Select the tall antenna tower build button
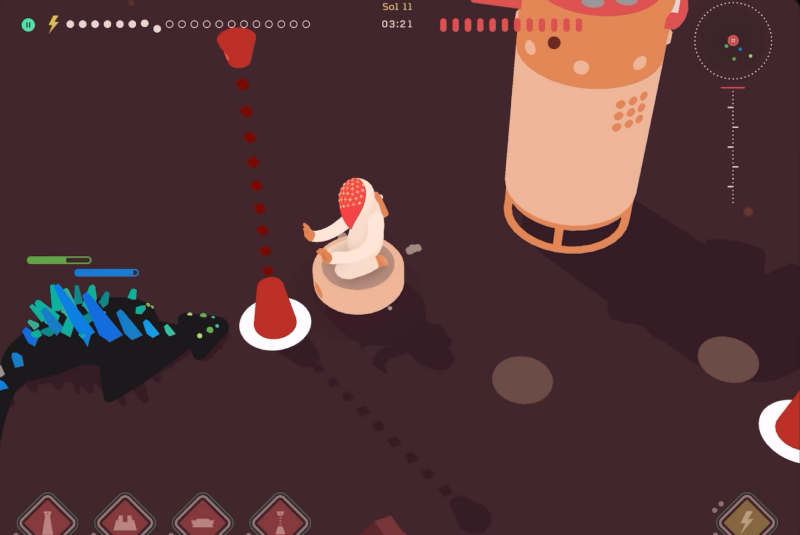 pos(280,519)
